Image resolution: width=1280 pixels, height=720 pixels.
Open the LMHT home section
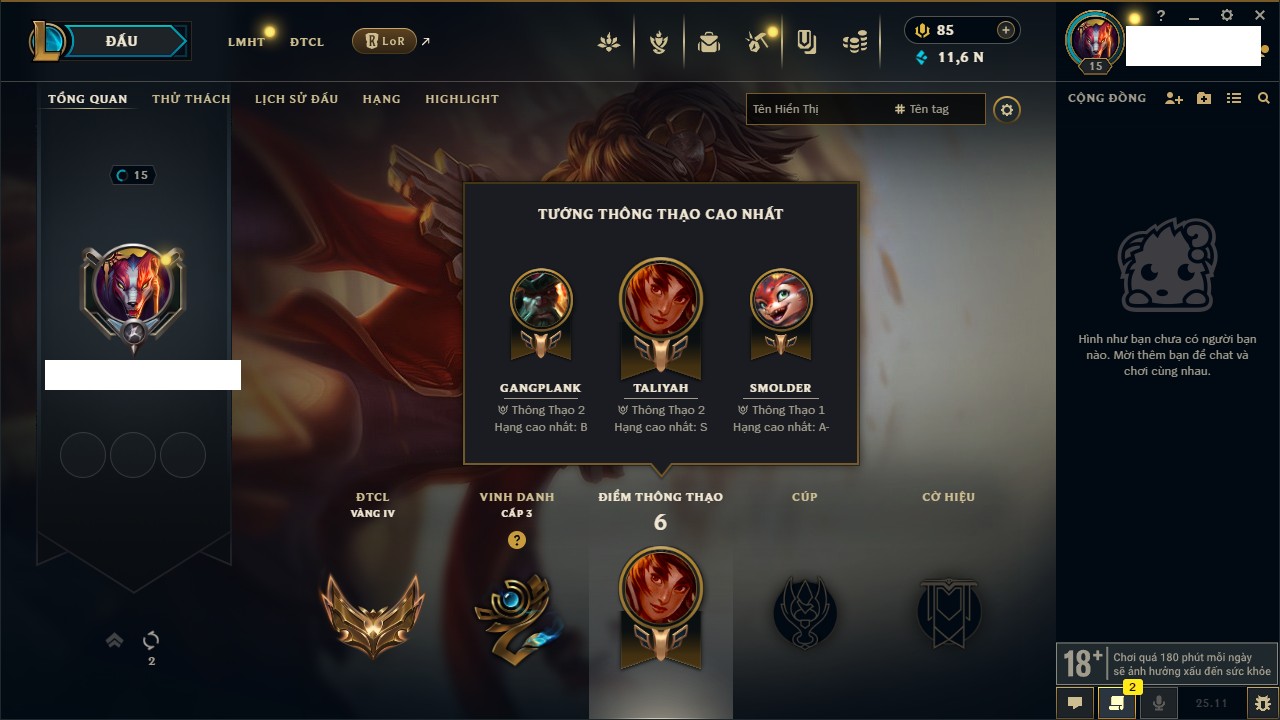coord(246,42)
